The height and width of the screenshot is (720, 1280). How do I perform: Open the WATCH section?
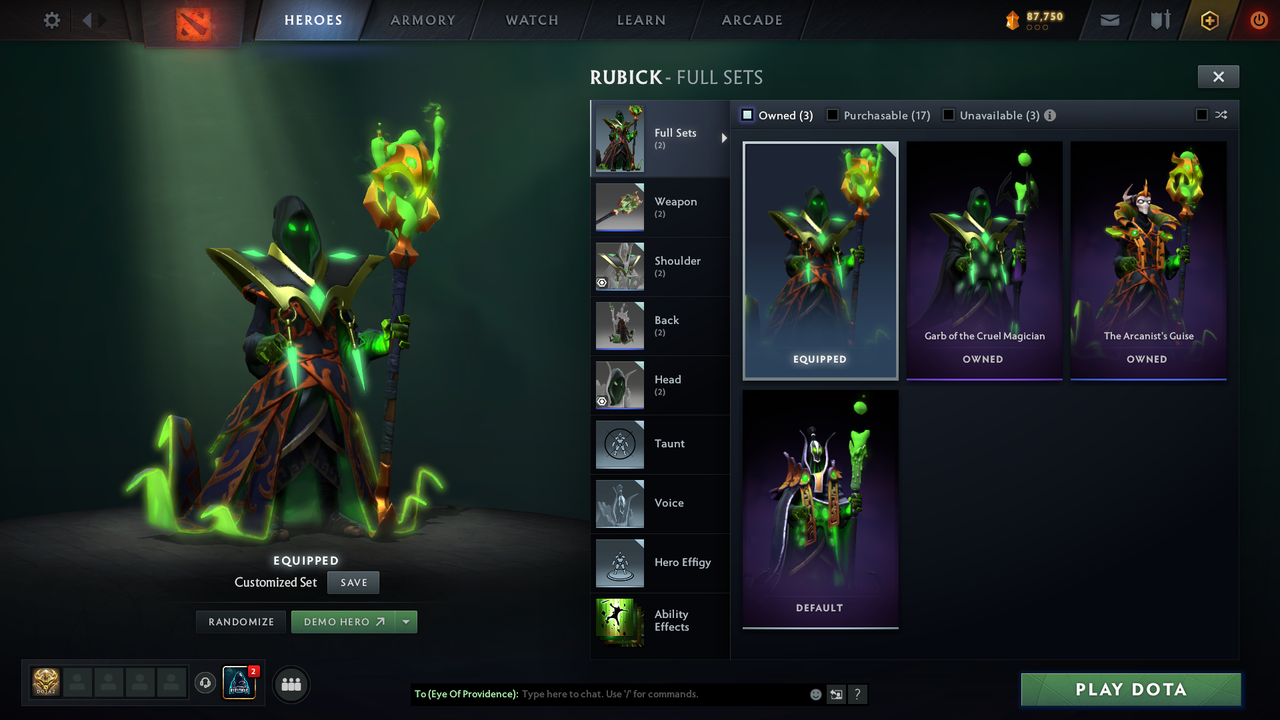click(x=531, y=20)
